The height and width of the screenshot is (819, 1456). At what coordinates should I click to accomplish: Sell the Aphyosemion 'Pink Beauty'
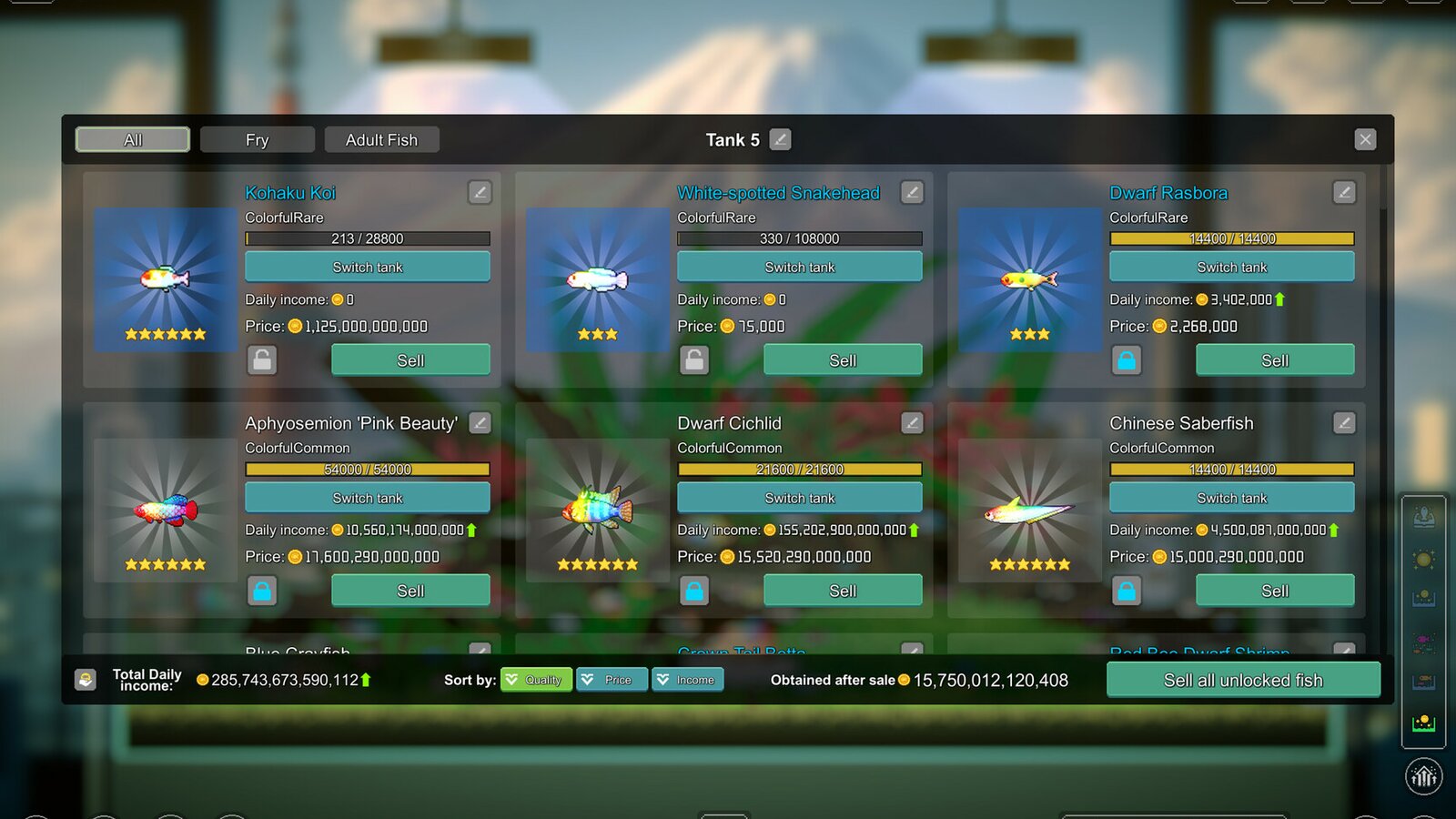[x=410, y=591]
